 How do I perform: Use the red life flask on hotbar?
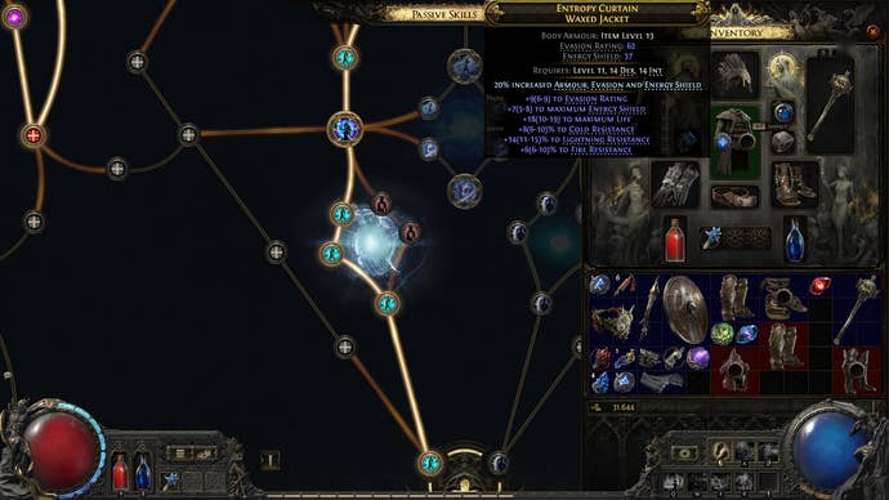pyautogui.click(x=120, y=470)
